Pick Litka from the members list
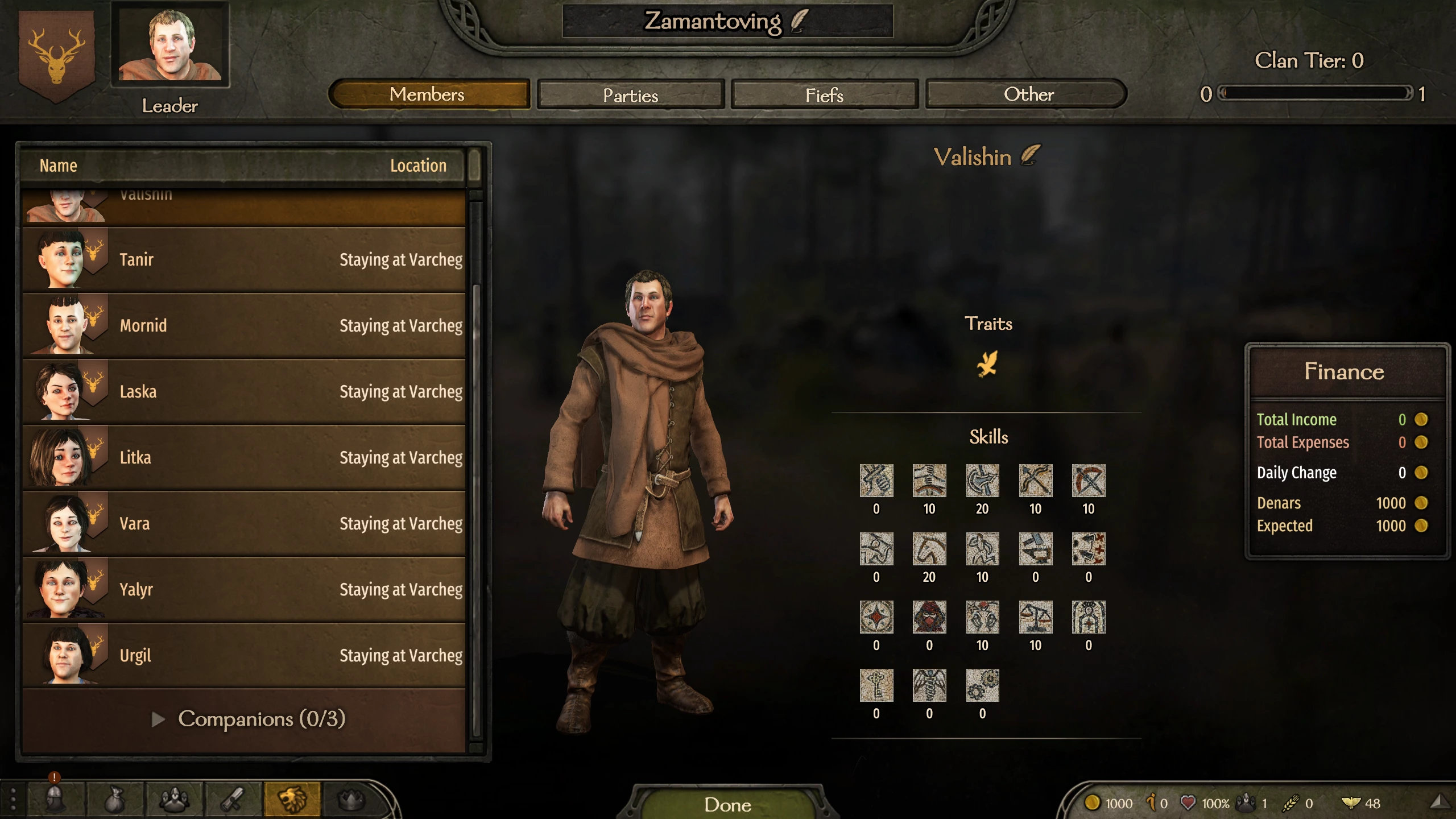Viewport: 1456px width, 819px height. pos(245,458)
